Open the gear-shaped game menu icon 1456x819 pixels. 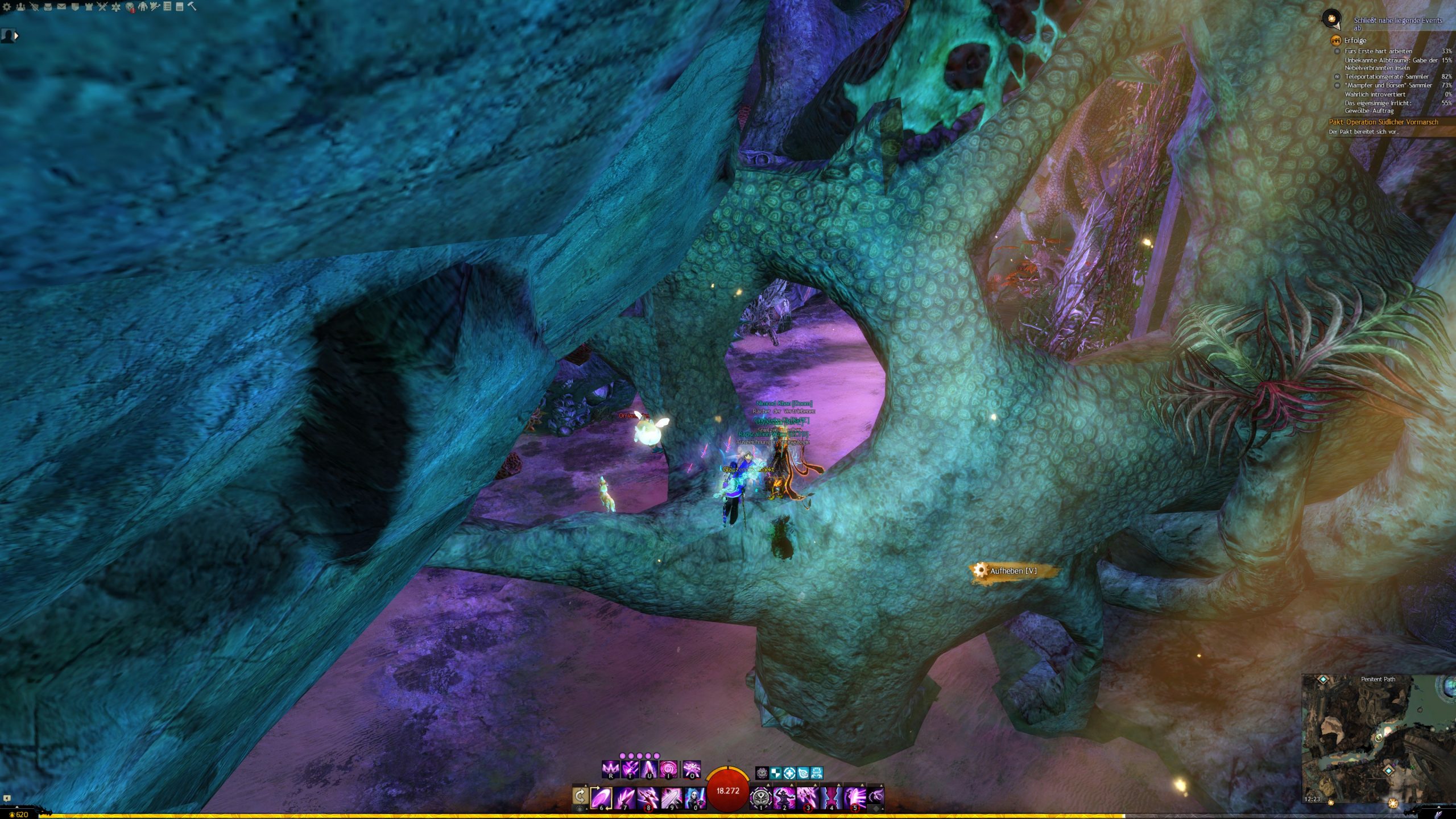coord(7,7)
